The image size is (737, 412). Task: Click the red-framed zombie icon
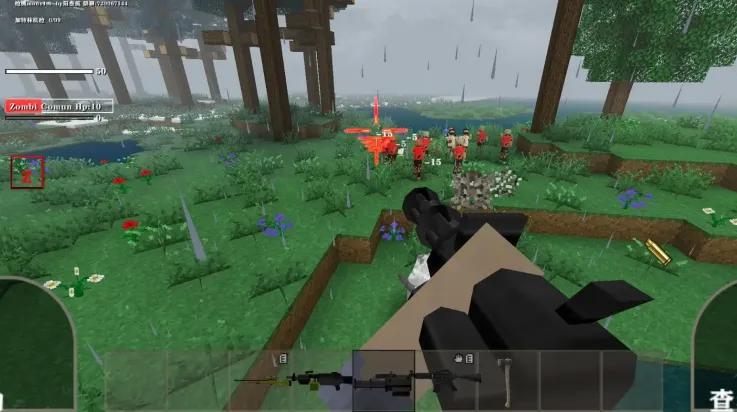coord(27,171)
